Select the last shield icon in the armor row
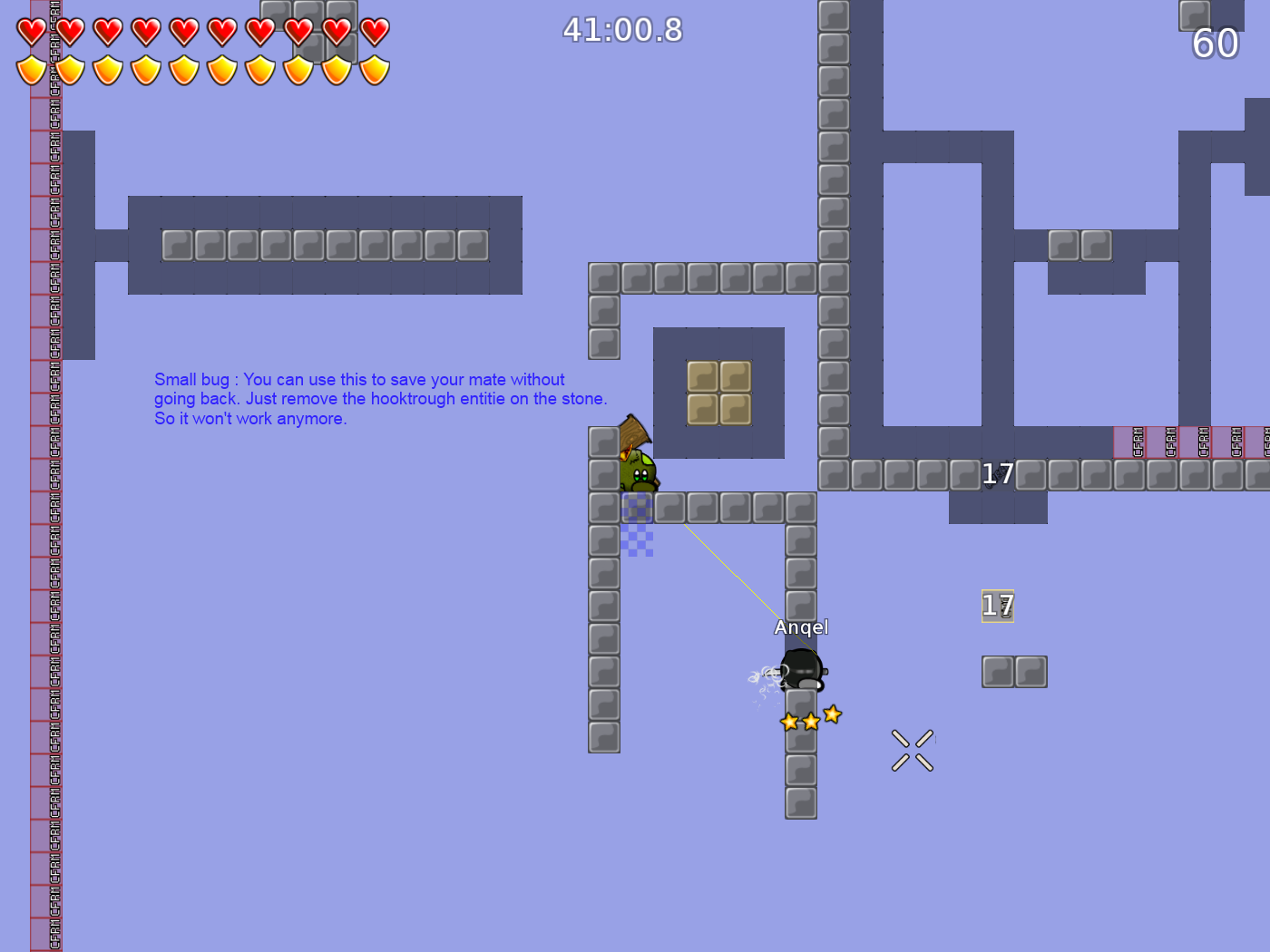1270x952 pixels. click(373, 68)
